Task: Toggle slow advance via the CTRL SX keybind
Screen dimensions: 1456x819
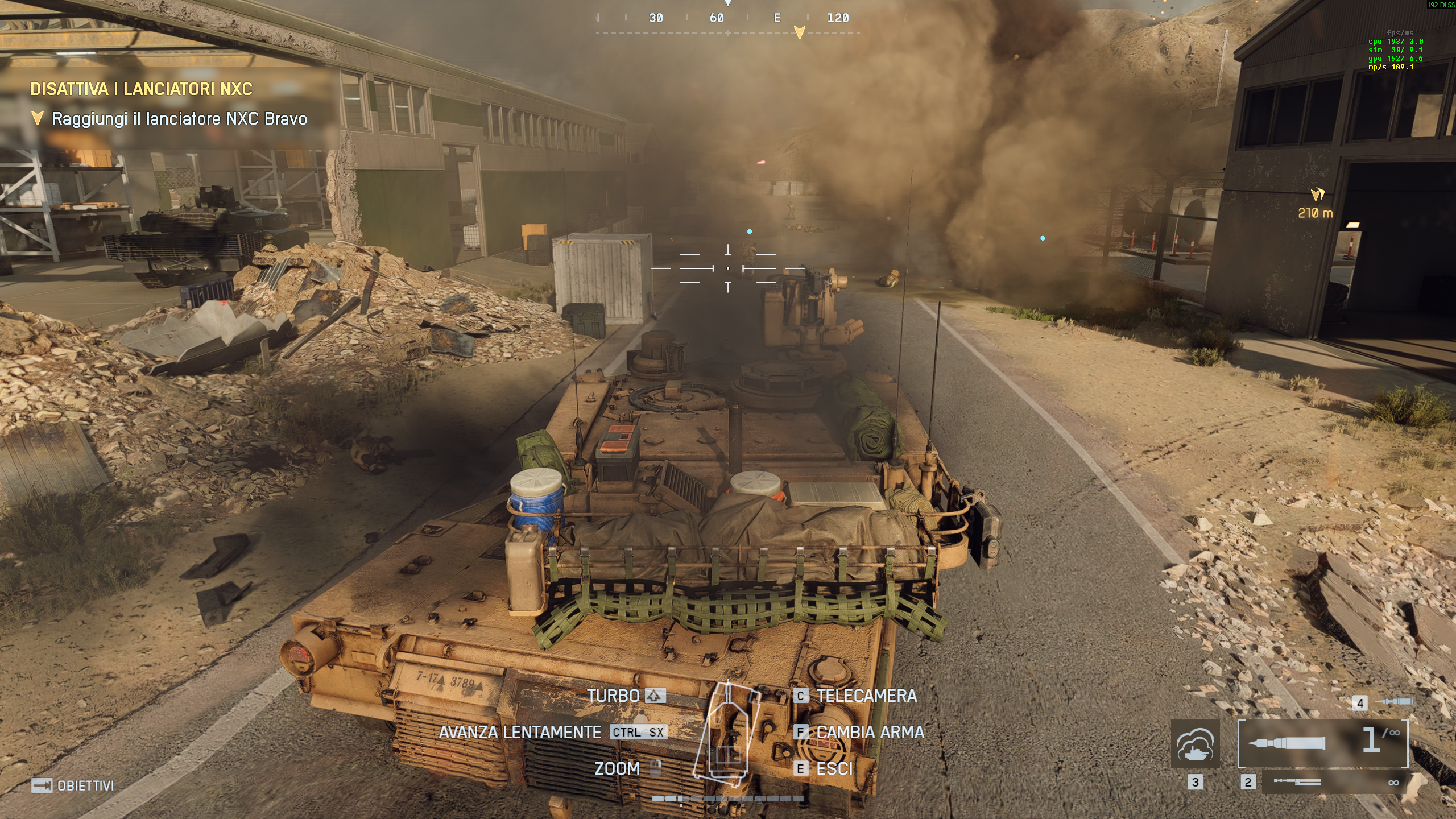Action: 638,733
